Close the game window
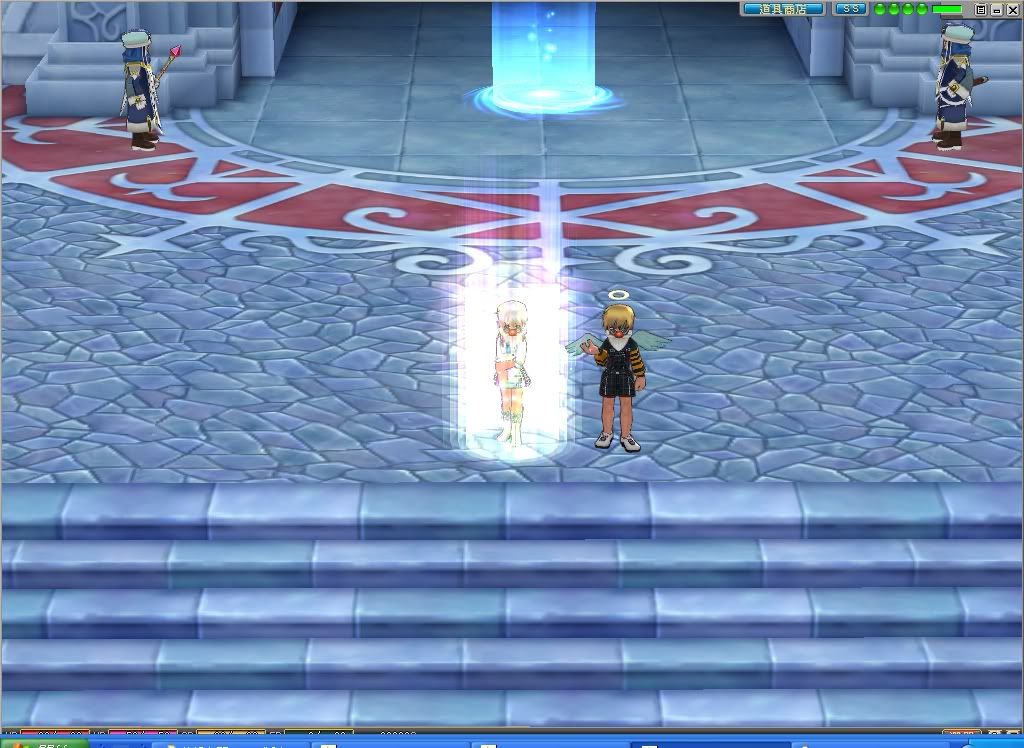Viewport: 1024px width, 748px height. (1012, 9)
